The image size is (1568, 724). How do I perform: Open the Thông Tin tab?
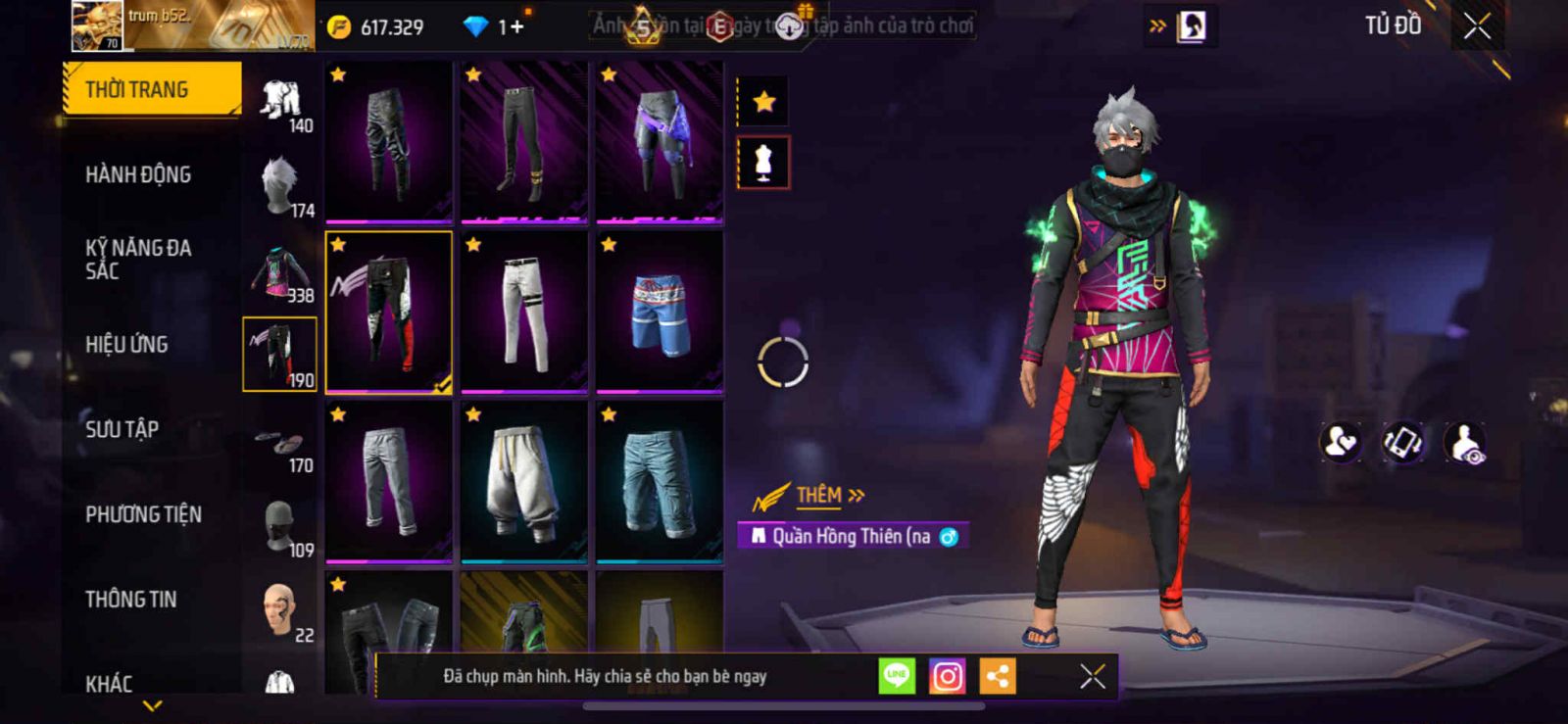click(130, 599)
